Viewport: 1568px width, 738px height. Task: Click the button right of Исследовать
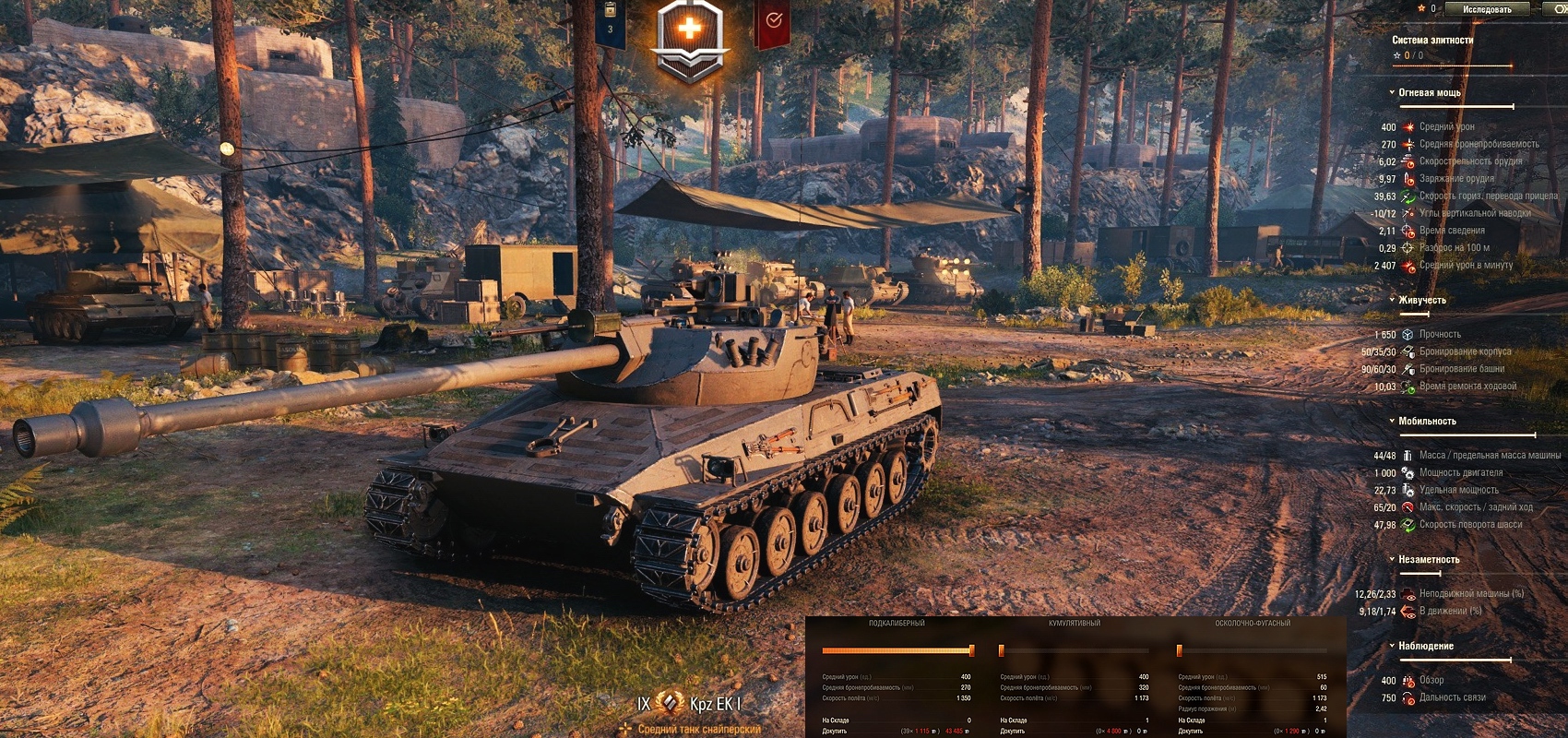coord(1559,9)
